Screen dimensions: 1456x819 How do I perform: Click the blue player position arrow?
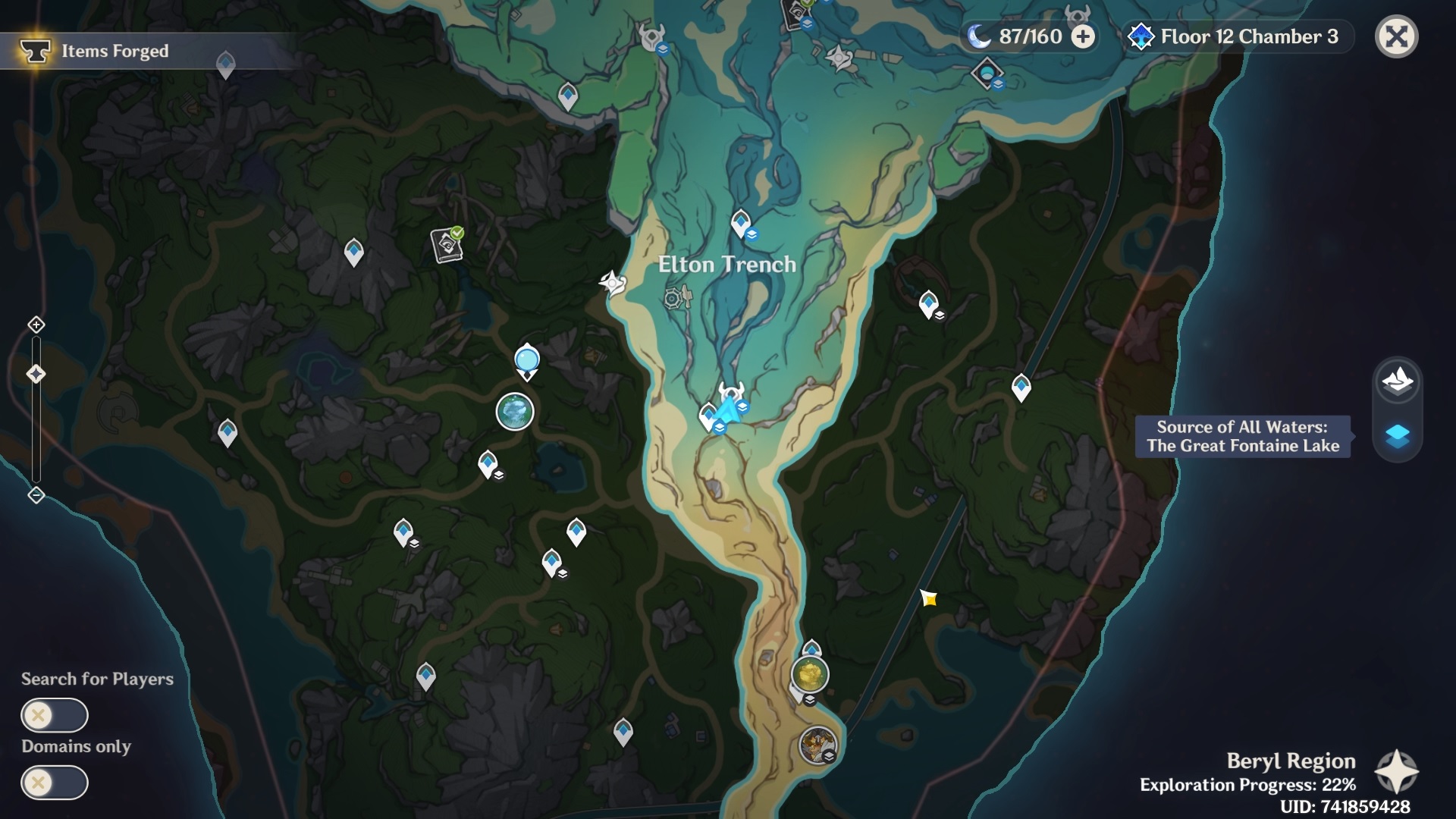click(727, 410)
